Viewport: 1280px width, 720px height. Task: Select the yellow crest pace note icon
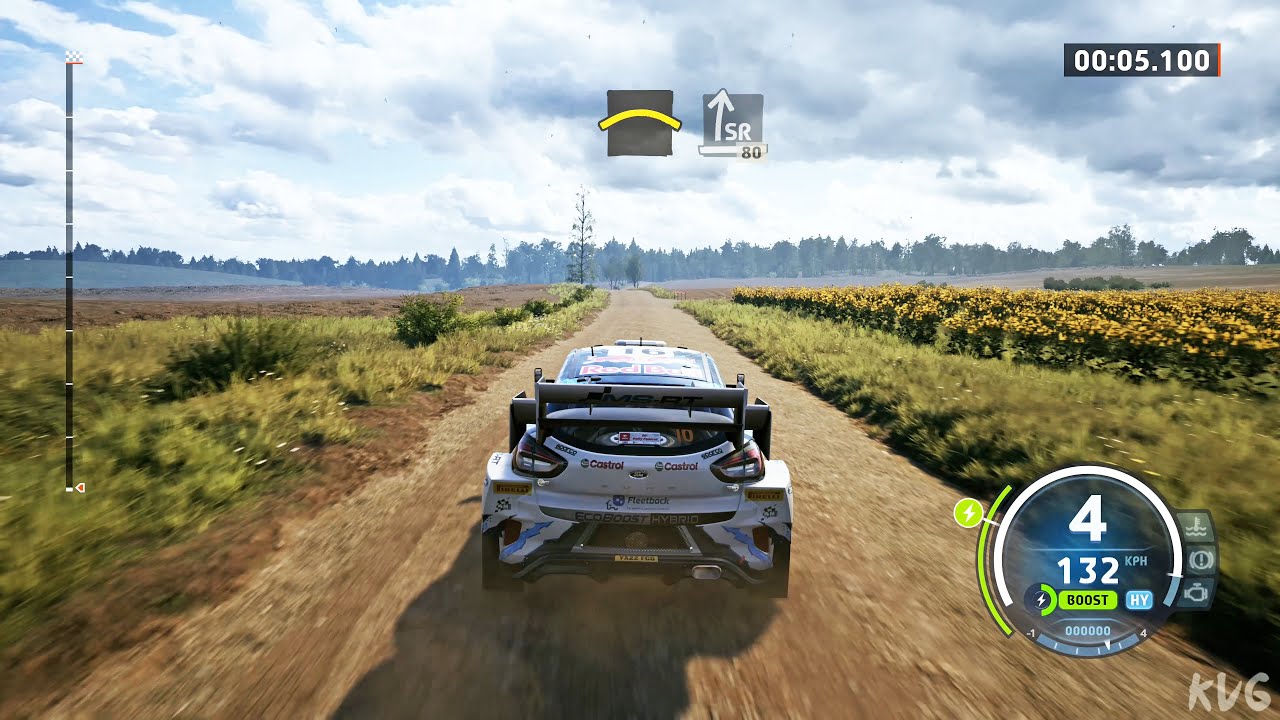(x=641, y=122)
